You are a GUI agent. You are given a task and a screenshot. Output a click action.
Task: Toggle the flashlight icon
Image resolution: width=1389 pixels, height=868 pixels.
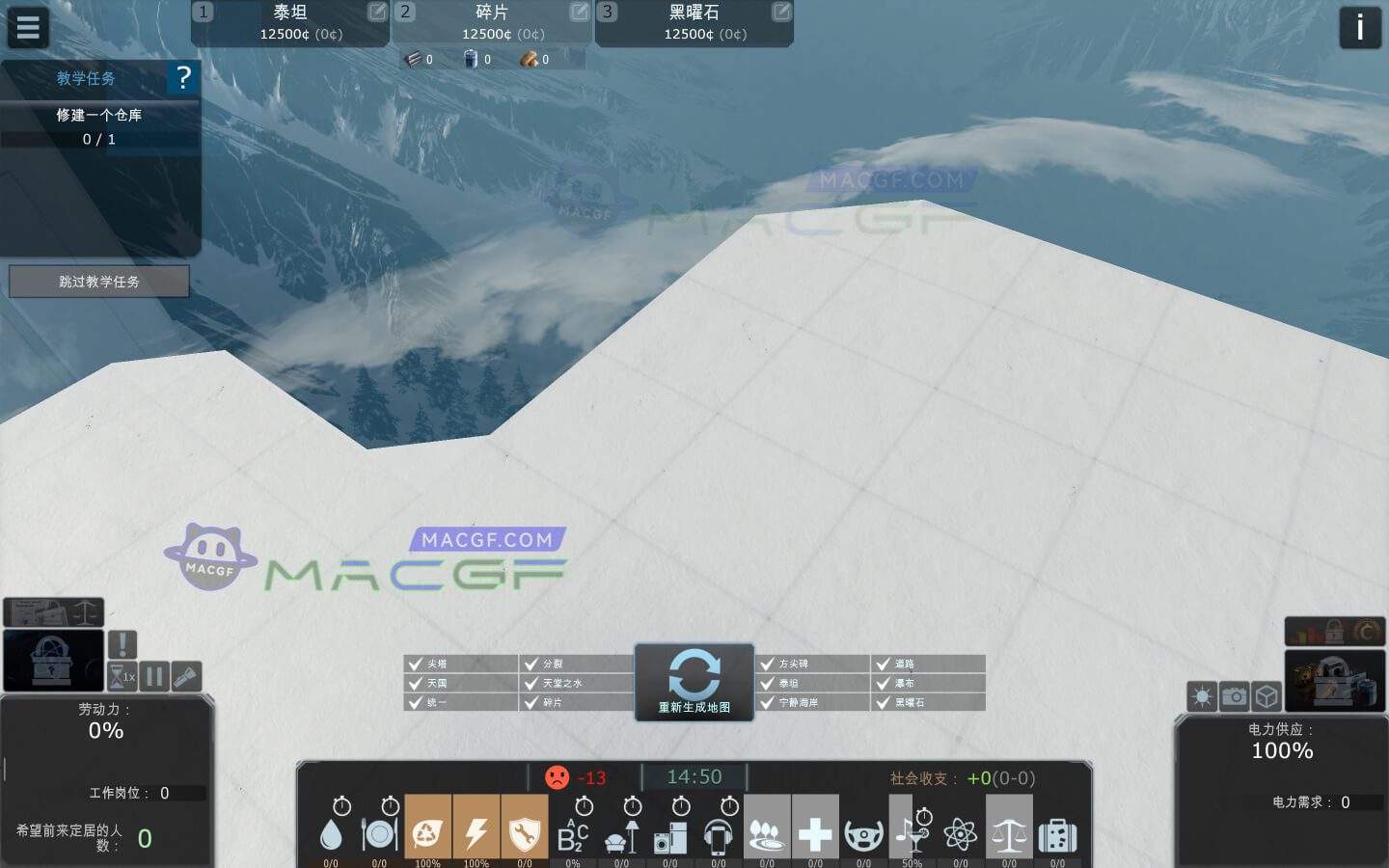(x=186, y=676)
